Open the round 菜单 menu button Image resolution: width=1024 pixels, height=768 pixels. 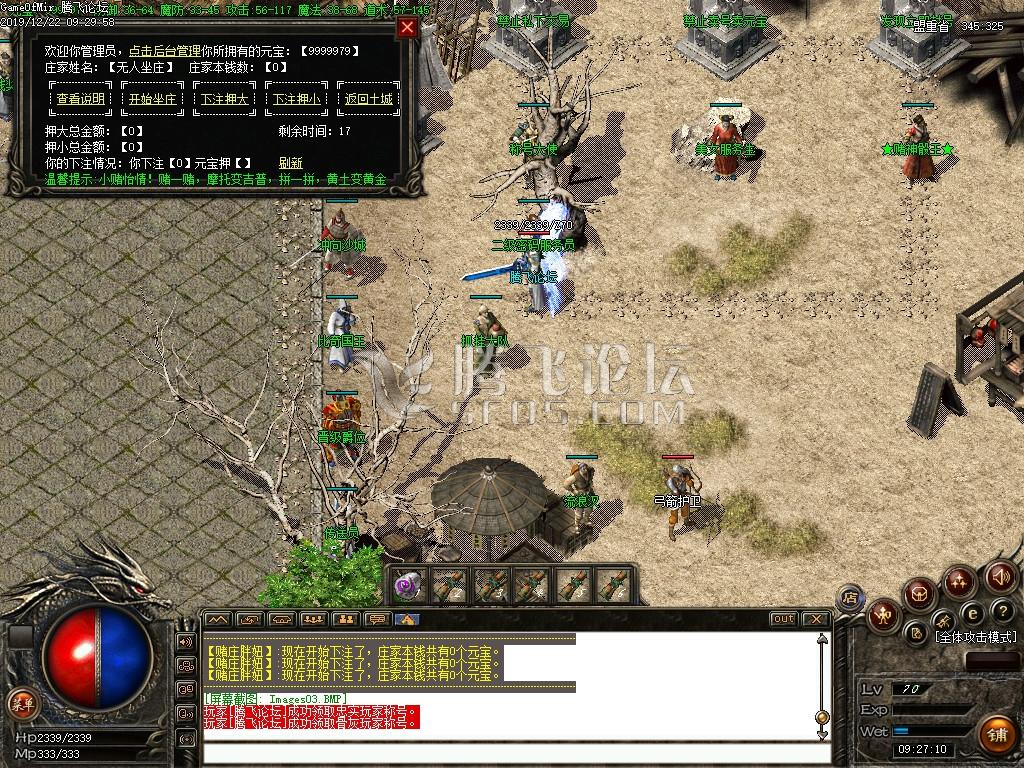point(22,702)
